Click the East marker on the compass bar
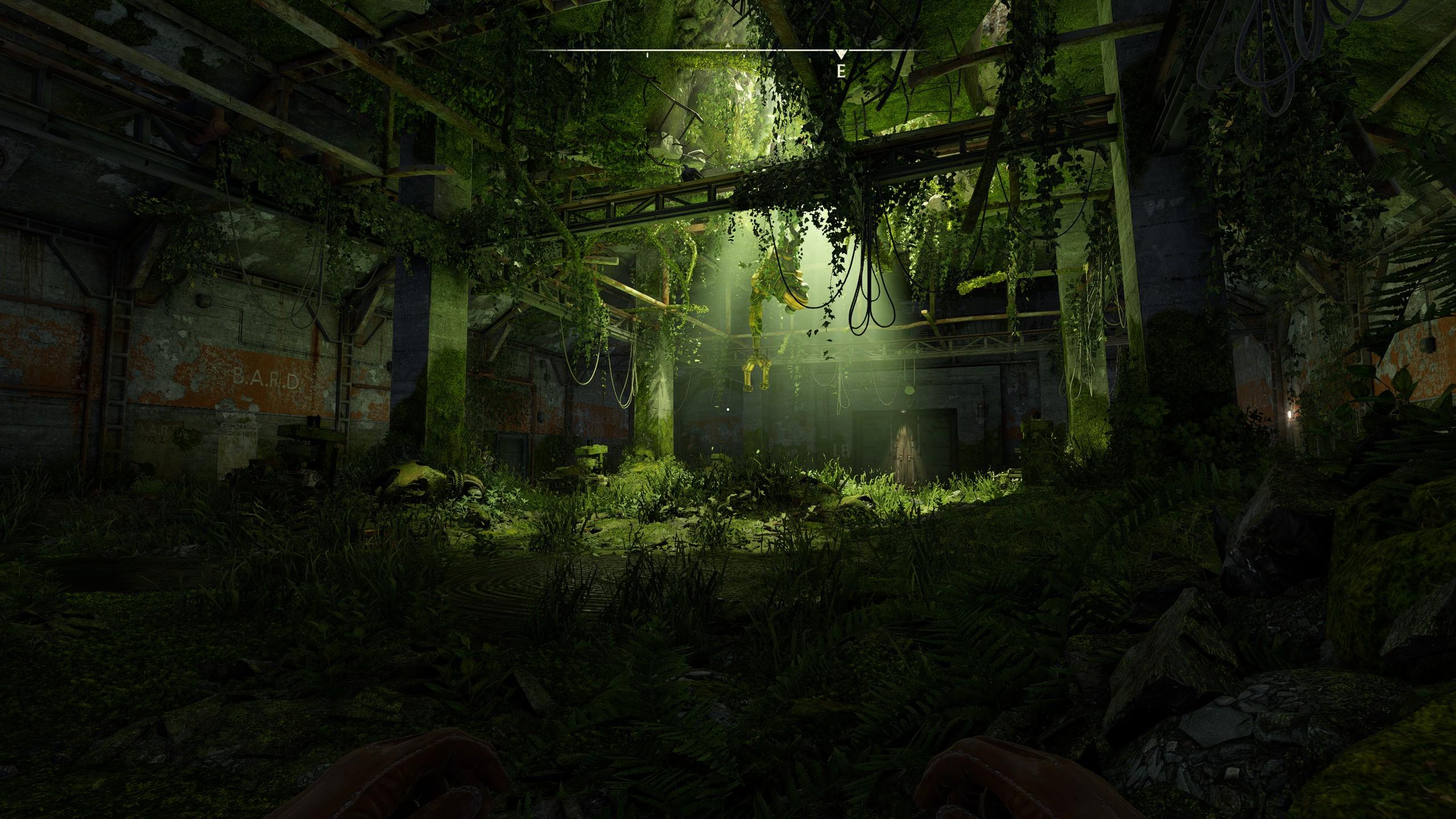Viewport: 1456px width, 819px height. tap(841, 71)
